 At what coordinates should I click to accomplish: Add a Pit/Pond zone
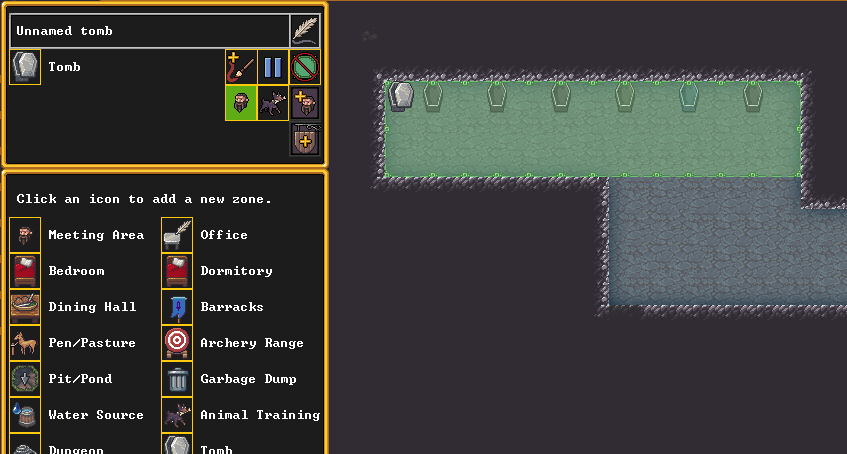[25, 379]
